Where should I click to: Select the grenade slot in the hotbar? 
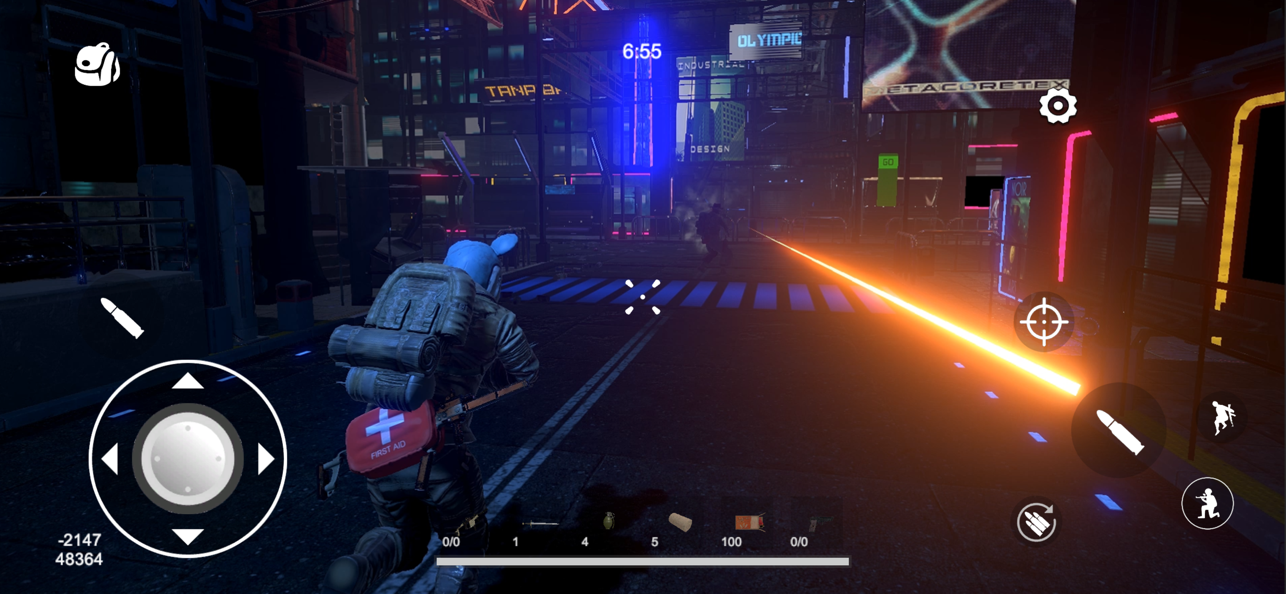click(x=608, y=522)
